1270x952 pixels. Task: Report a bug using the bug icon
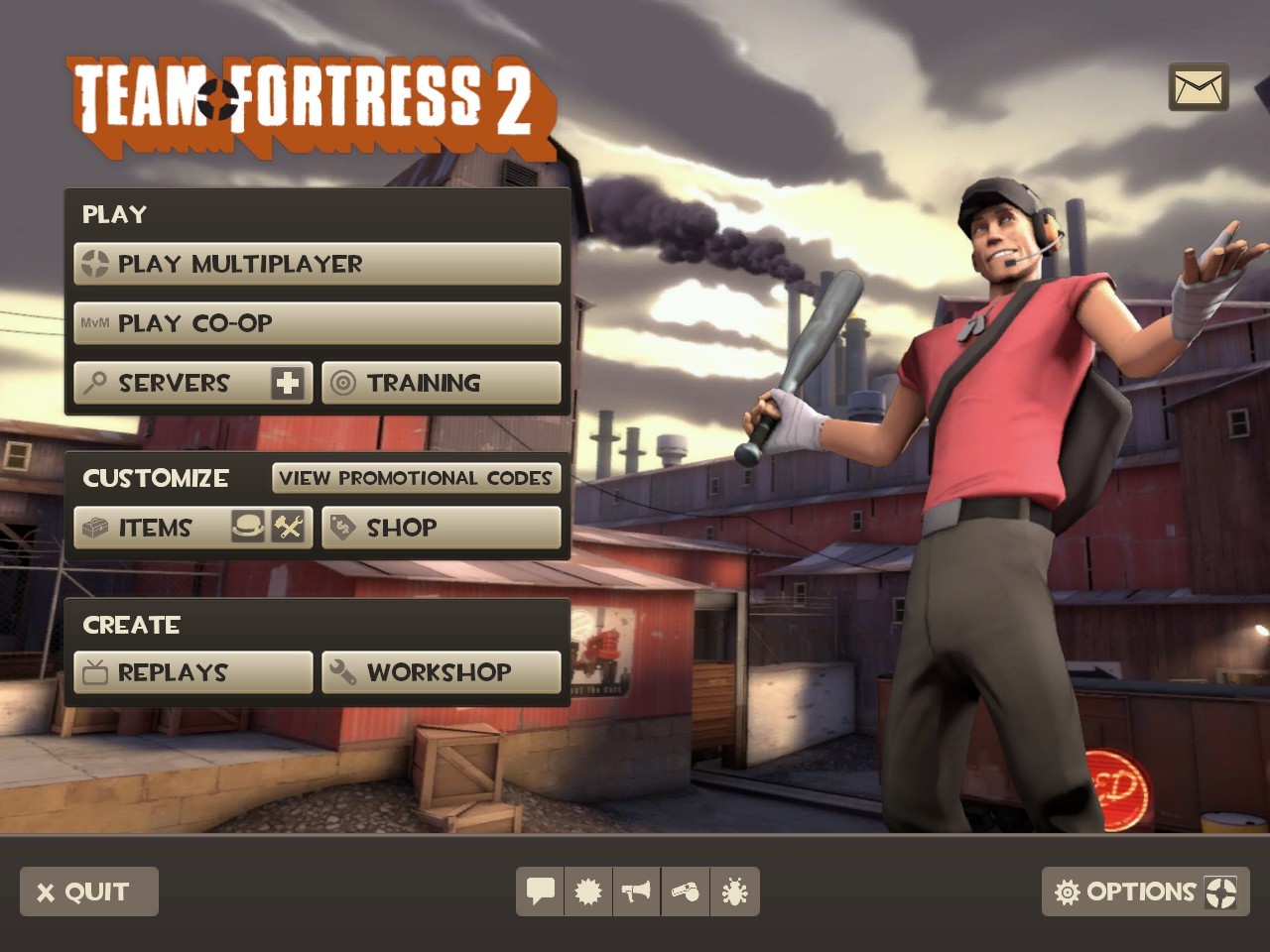pyautogui.click(x=734, y=892)
